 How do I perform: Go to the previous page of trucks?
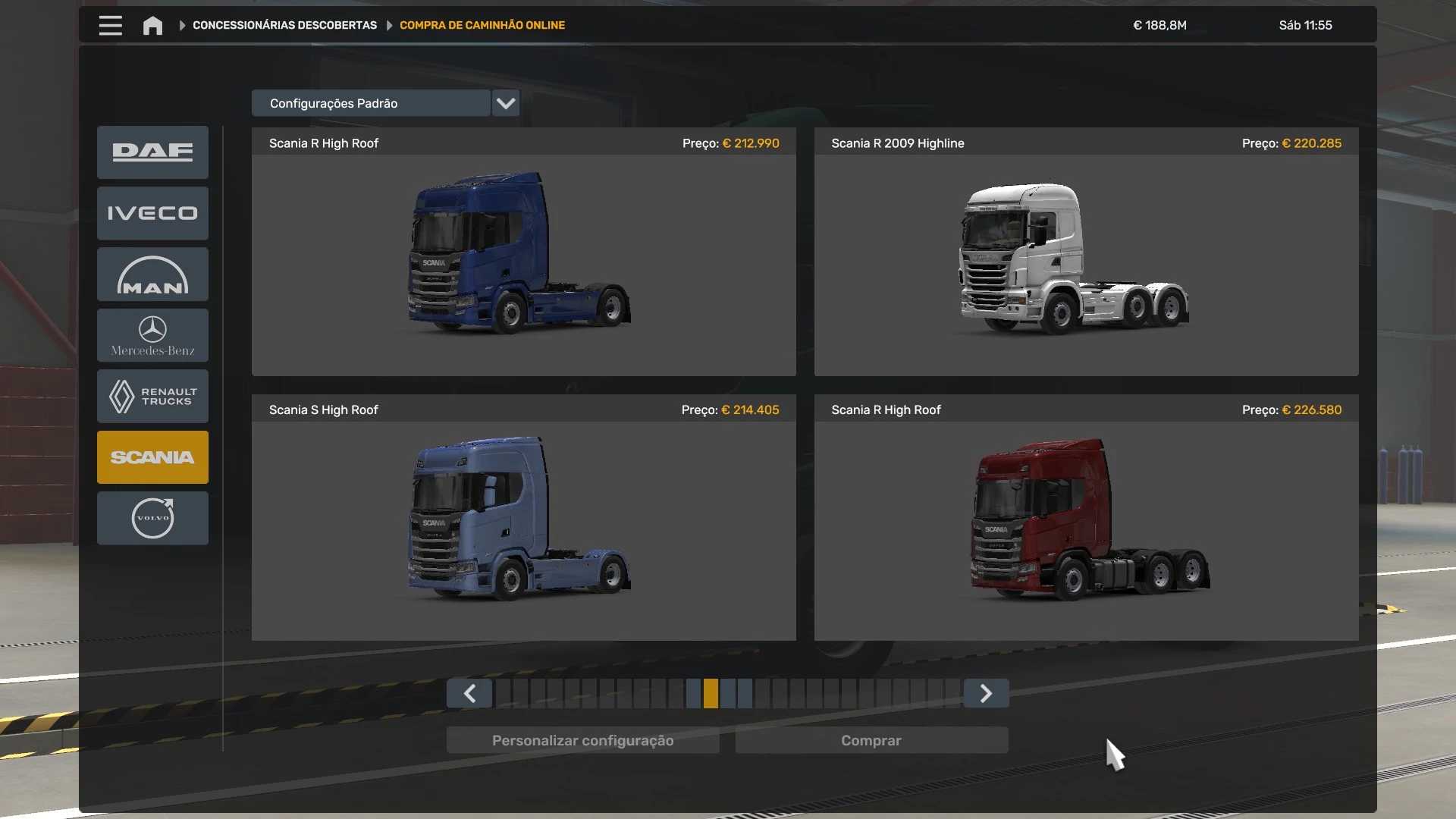[x=469, y=693]
